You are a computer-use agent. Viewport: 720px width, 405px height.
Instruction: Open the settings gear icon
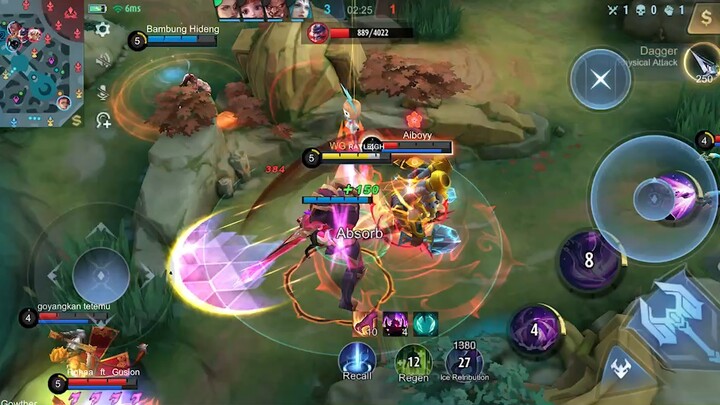(x=102, y=29)
